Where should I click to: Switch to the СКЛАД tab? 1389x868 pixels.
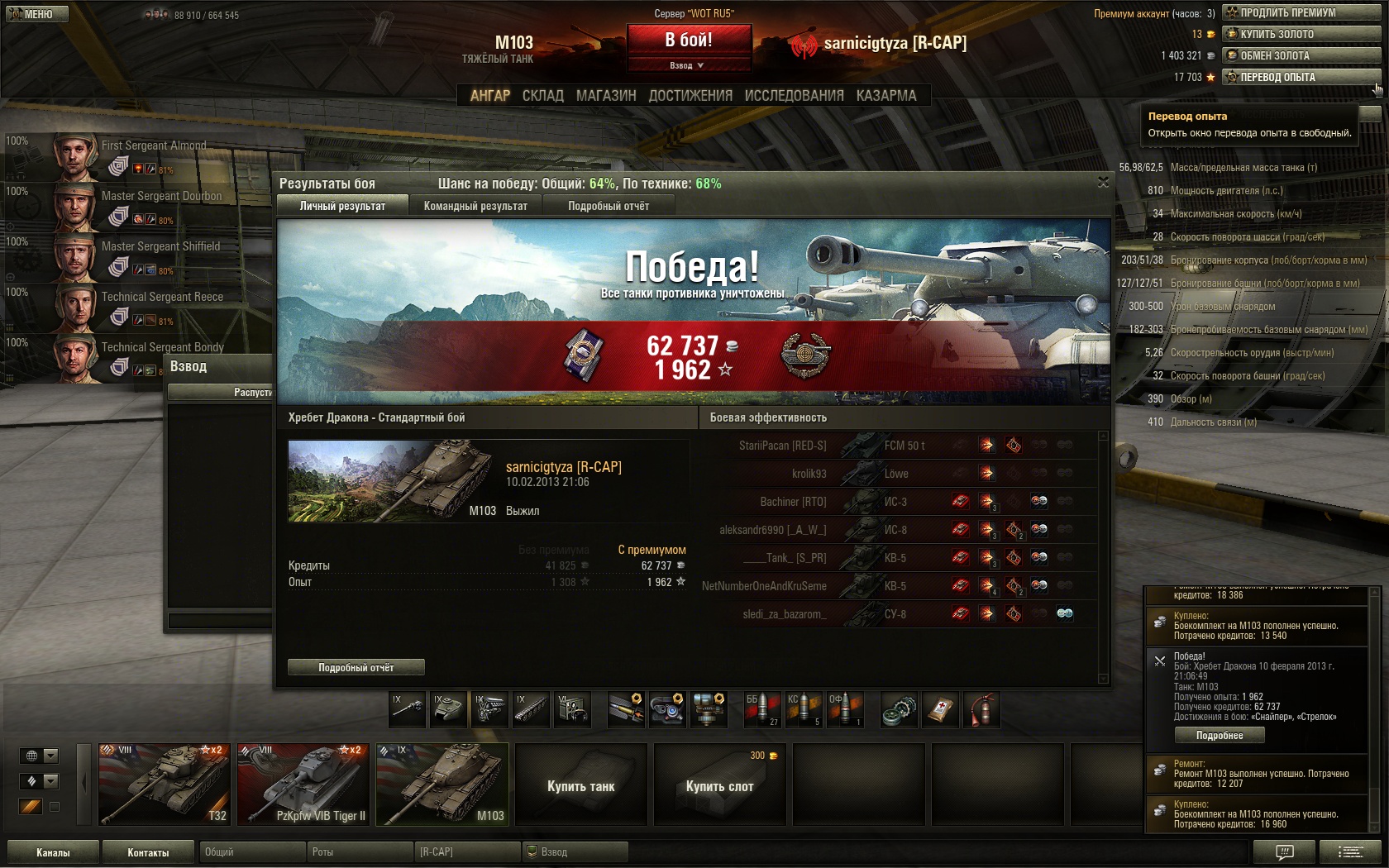click(542, 96)
